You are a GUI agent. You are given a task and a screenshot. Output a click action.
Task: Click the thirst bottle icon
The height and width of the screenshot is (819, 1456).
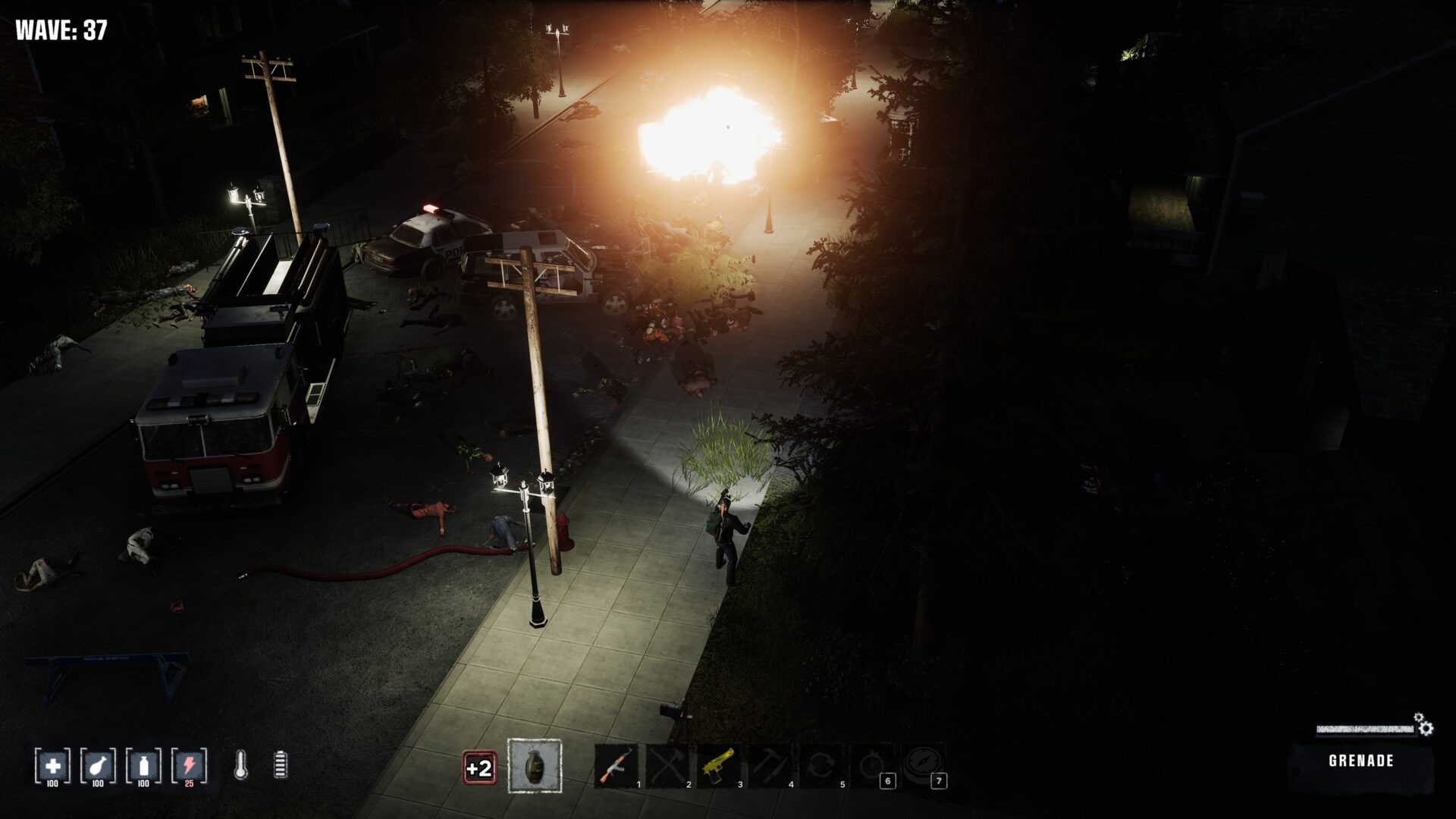click(x=143, y=766)
